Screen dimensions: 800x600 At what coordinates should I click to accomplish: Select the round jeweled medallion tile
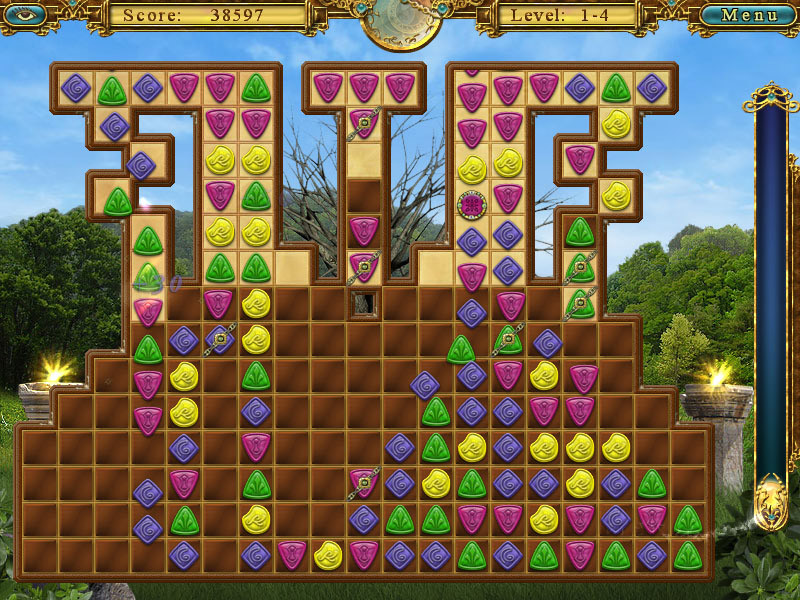pos(471,205)
